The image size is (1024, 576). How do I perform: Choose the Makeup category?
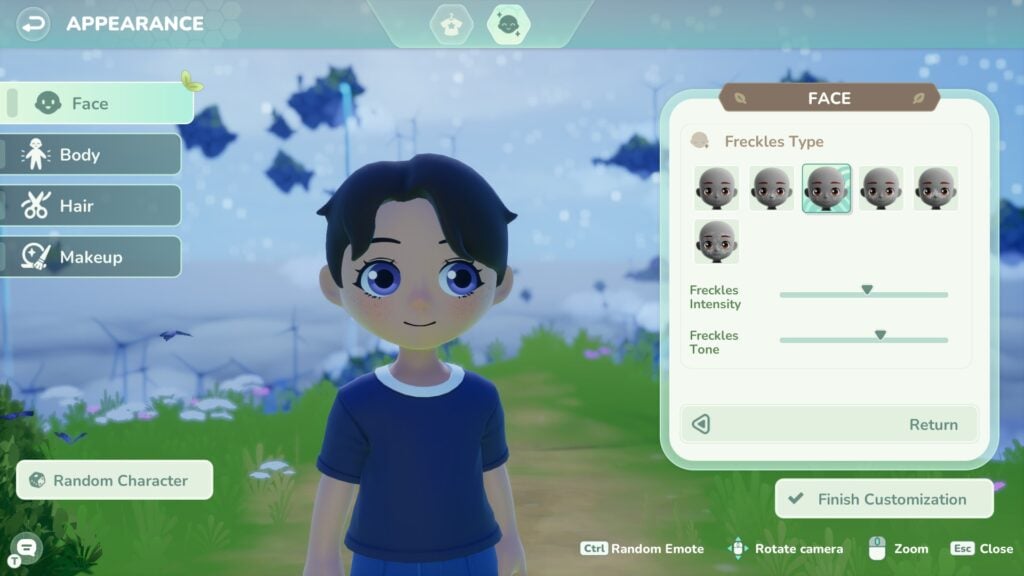pyautogui.click(x=91, y=257)
